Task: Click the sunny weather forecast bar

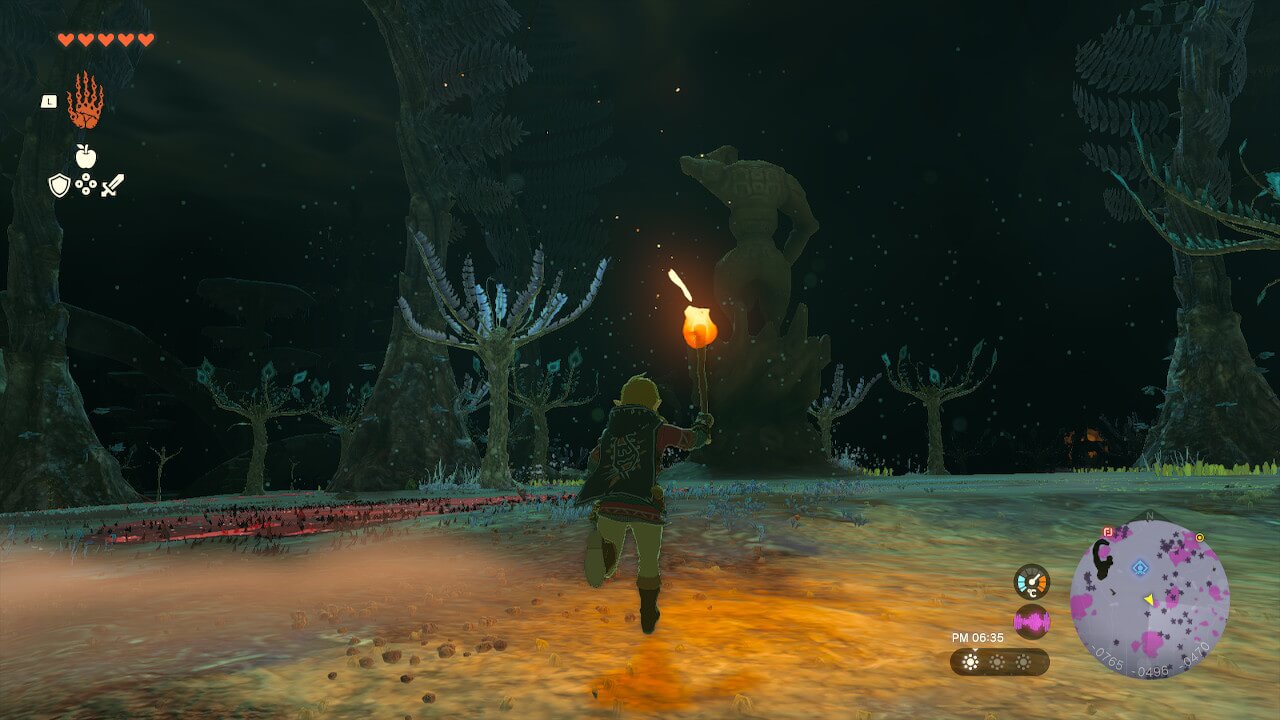Action: point(999,662)
